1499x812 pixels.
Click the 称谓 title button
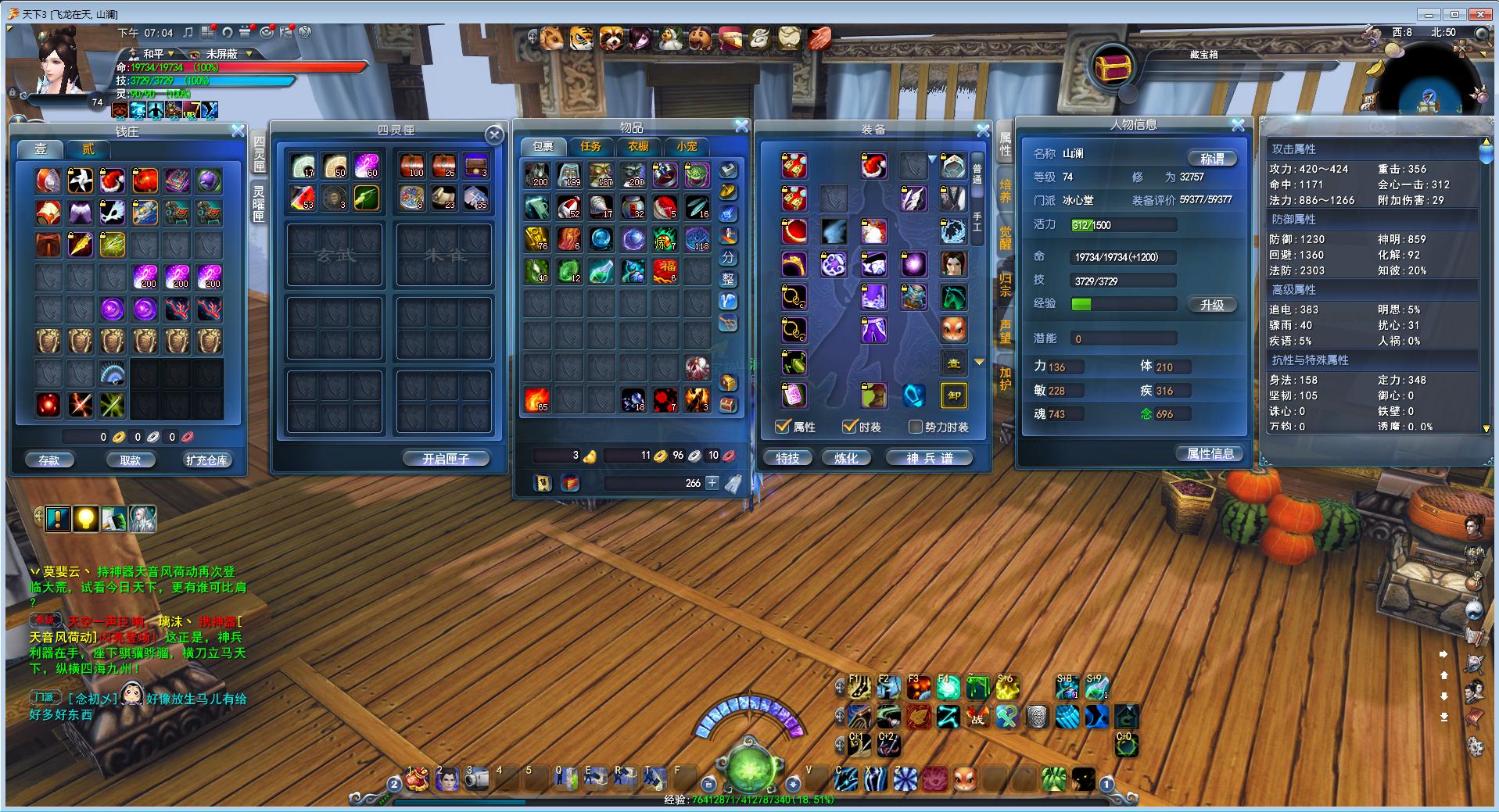pos(1212,159)
